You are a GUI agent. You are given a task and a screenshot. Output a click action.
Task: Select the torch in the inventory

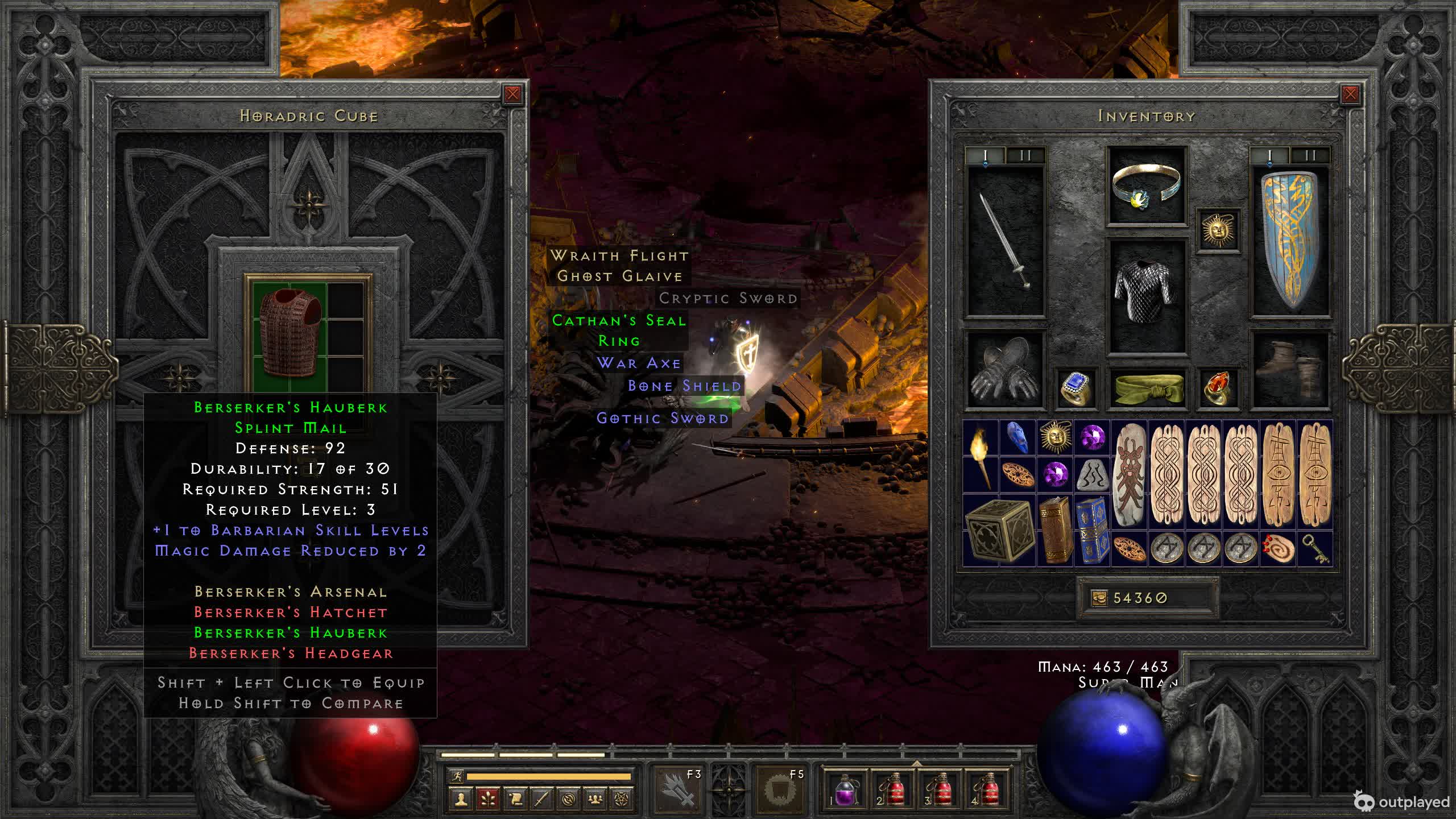[981, 457]
